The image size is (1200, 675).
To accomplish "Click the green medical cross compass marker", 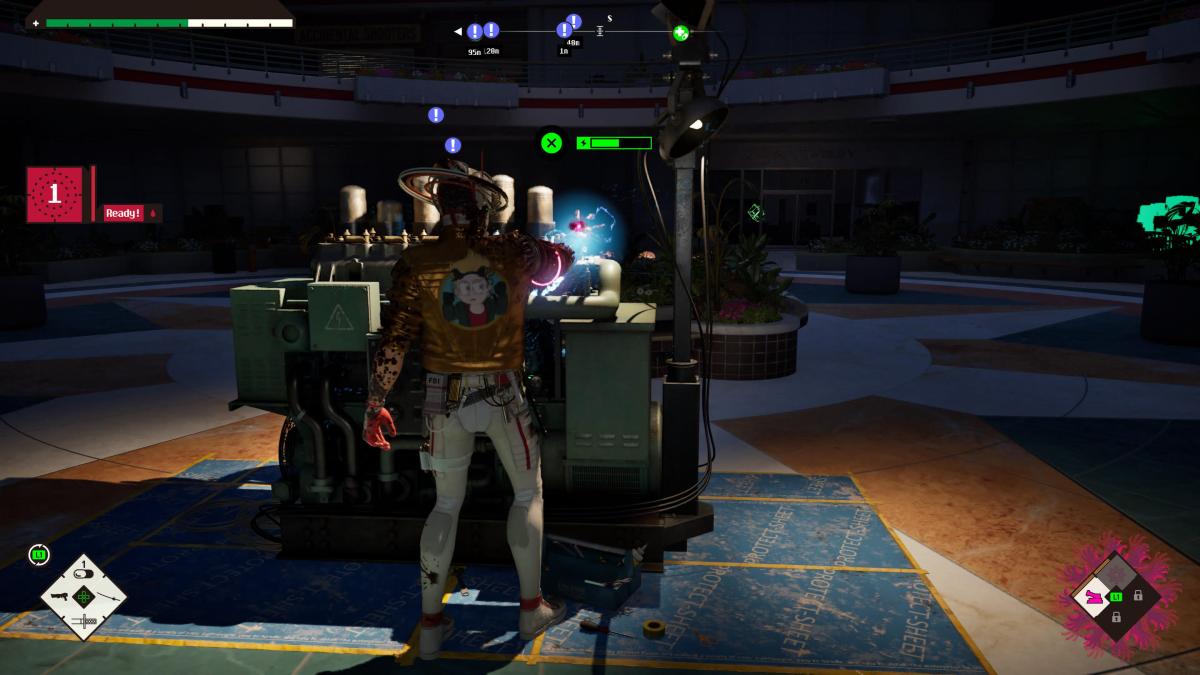I will tap(681, 33).
